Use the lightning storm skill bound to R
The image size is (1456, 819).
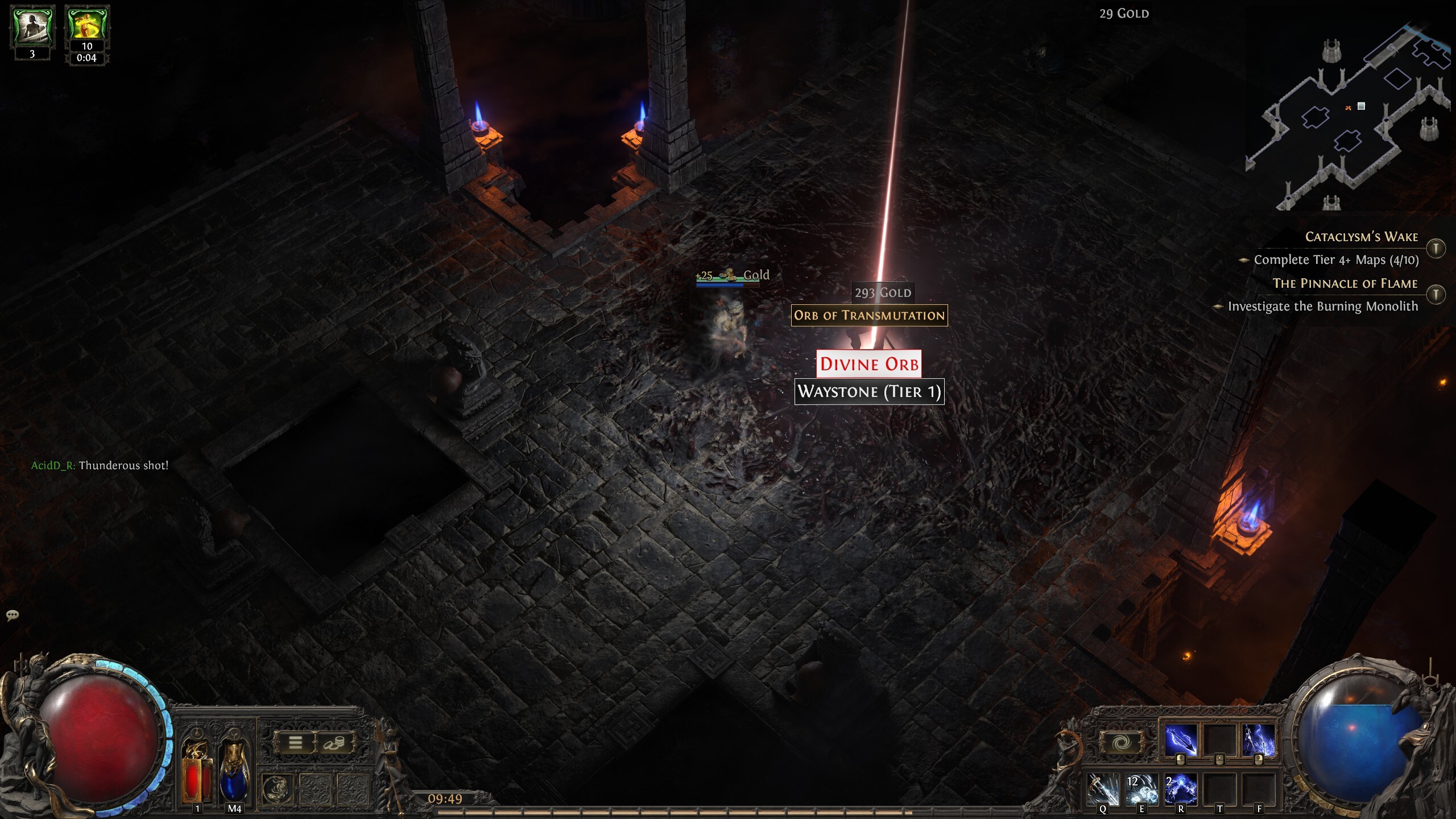coord(1180,789)
